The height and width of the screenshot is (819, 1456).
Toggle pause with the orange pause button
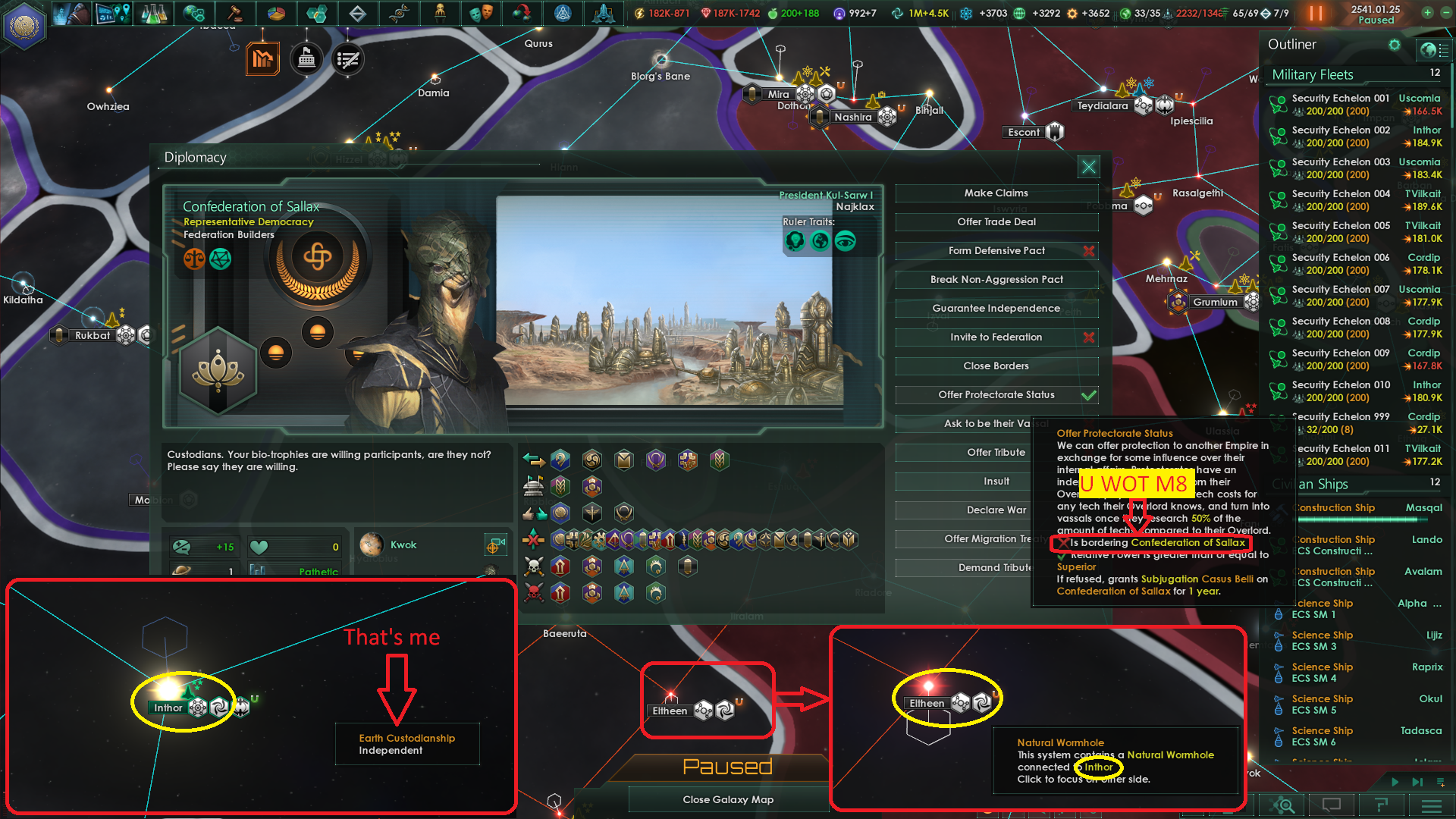[1316, 13]
